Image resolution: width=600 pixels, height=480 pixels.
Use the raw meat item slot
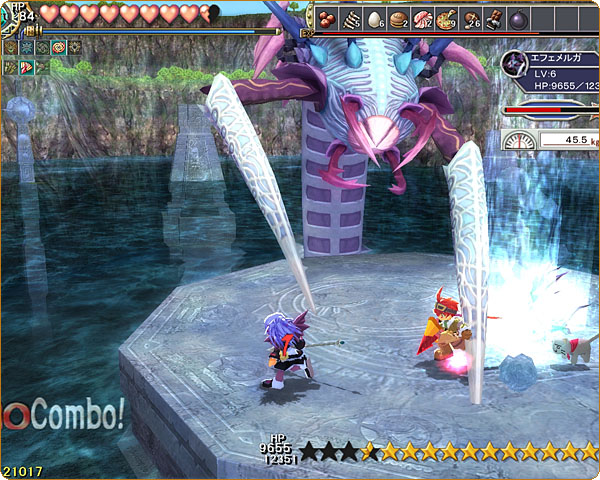422,18
